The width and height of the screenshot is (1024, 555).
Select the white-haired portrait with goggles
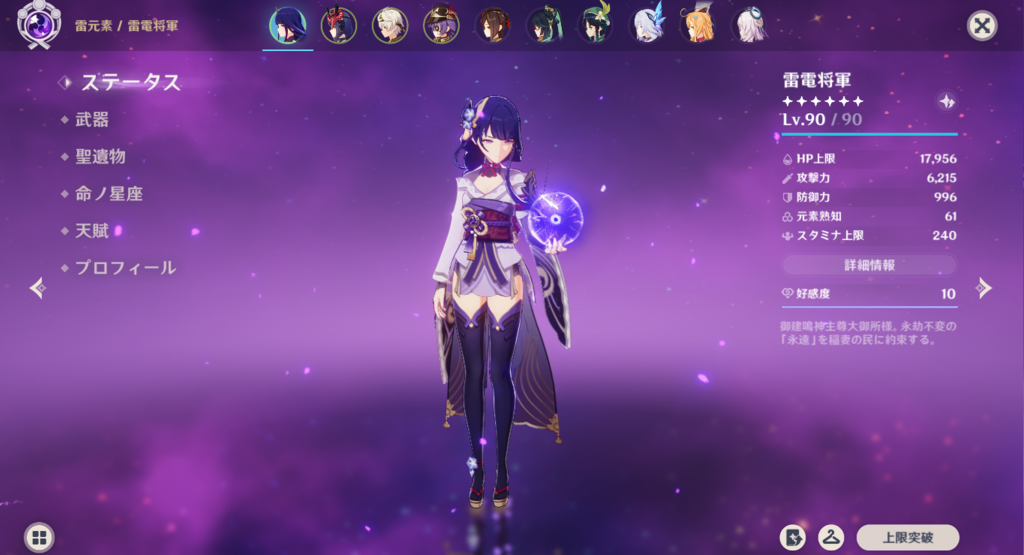tap(748, 25)
